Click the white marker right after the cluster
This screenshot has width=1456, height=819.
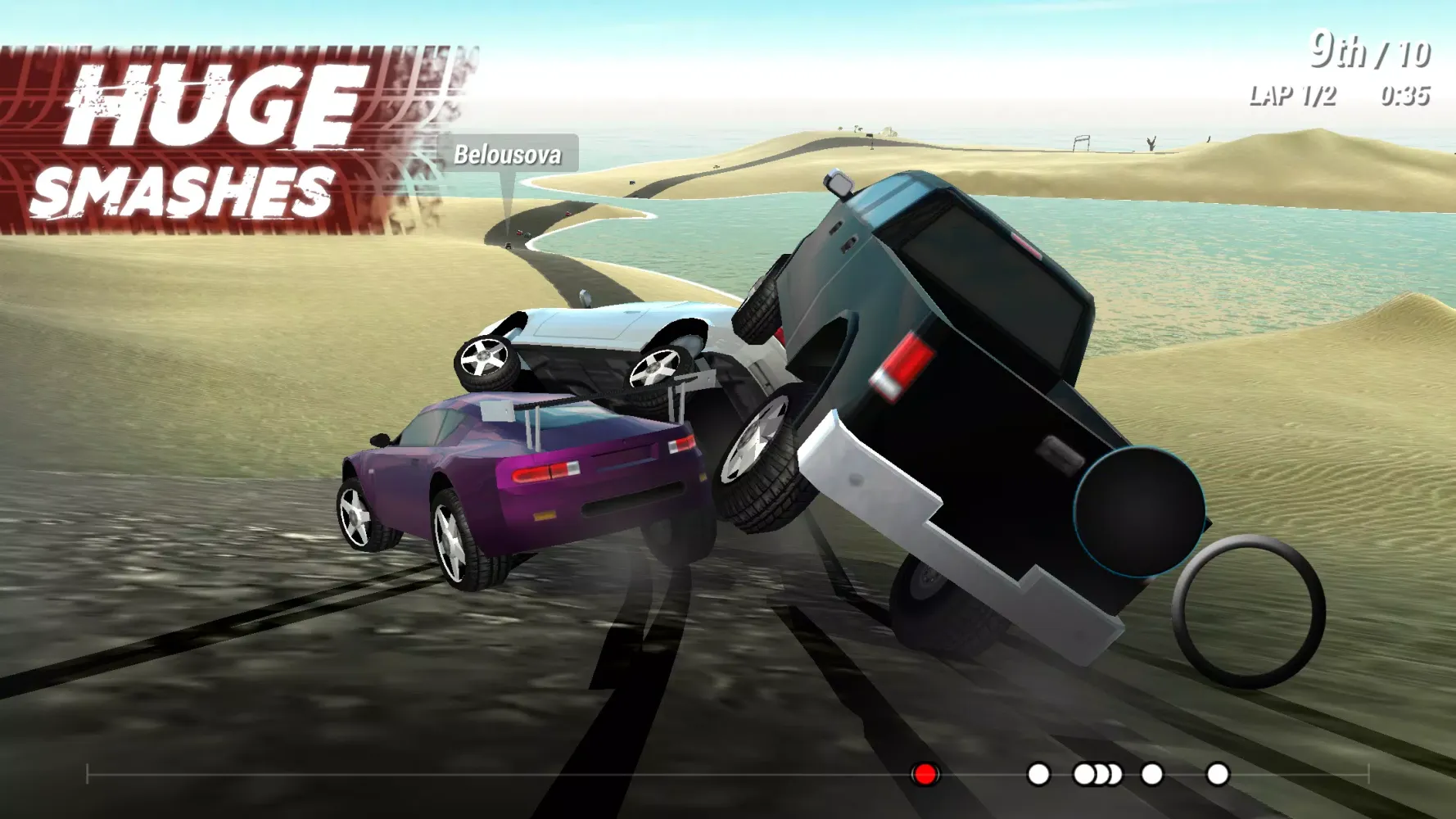click(1152, 773)
